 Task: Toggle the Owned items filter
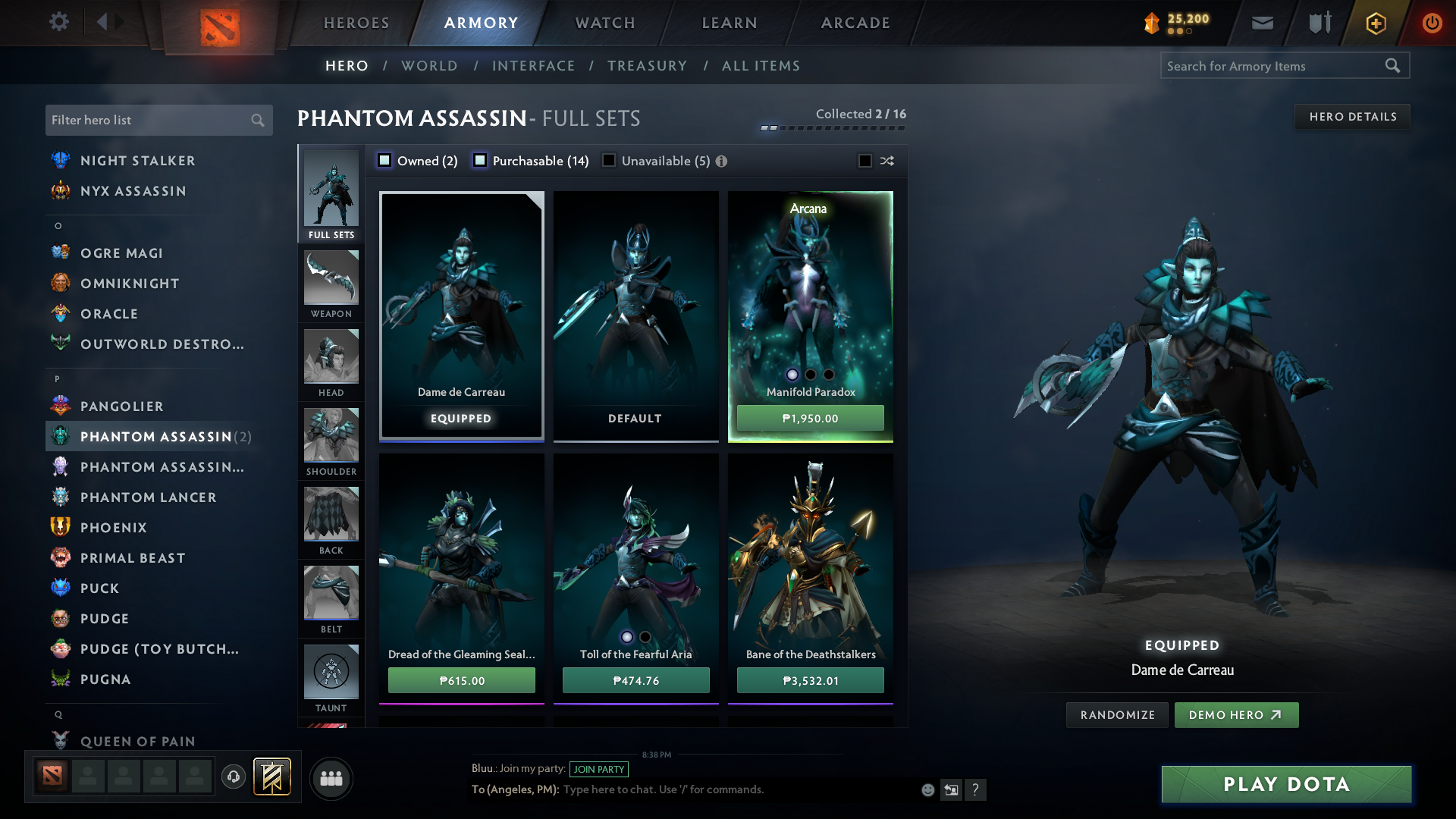(385, 160)
